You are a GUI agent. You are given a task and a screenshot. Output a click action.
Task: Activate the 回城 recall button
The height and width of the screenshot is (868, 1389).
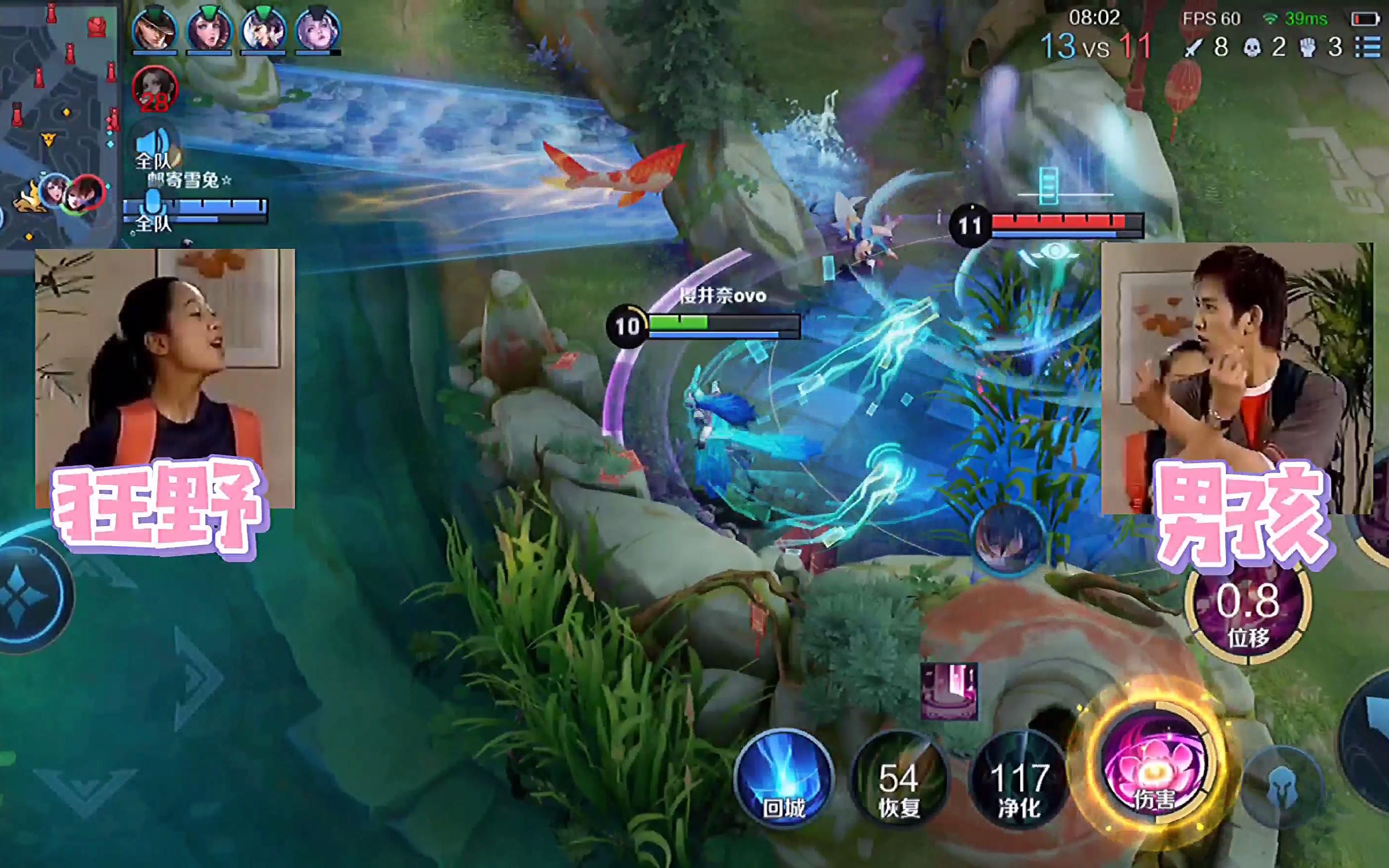tap(784, 778)
